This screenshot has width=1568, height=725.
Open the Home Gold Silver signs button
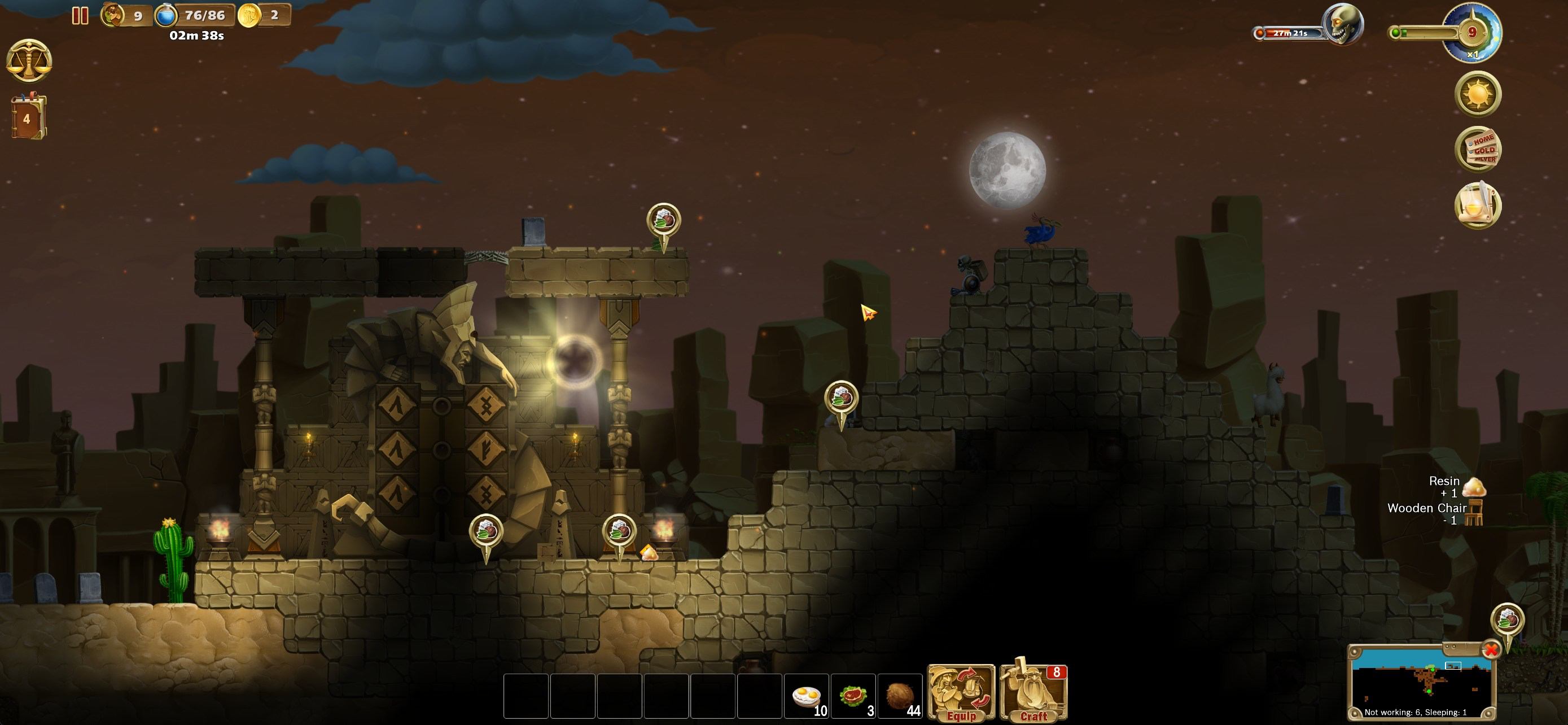coord(1478,150)
